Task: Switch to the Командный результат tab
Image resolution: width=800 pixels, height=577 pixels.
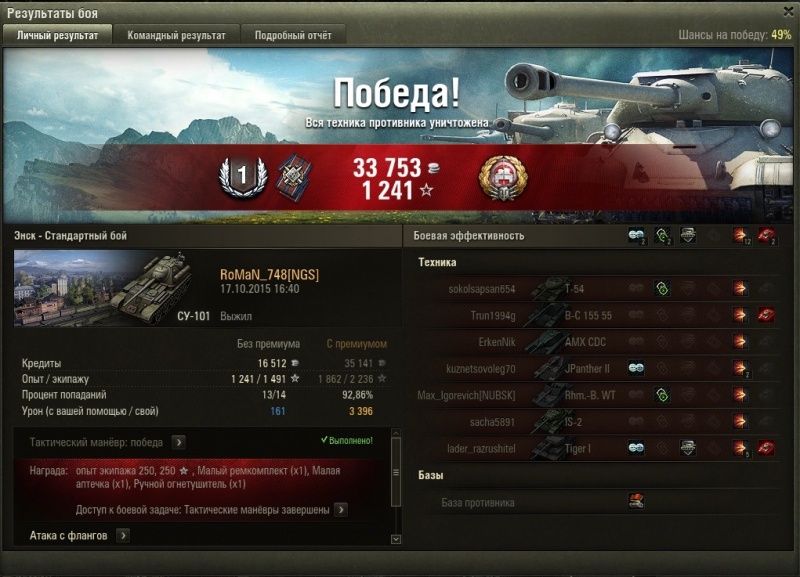Action: pyautogui.click(x=176, y=35)
